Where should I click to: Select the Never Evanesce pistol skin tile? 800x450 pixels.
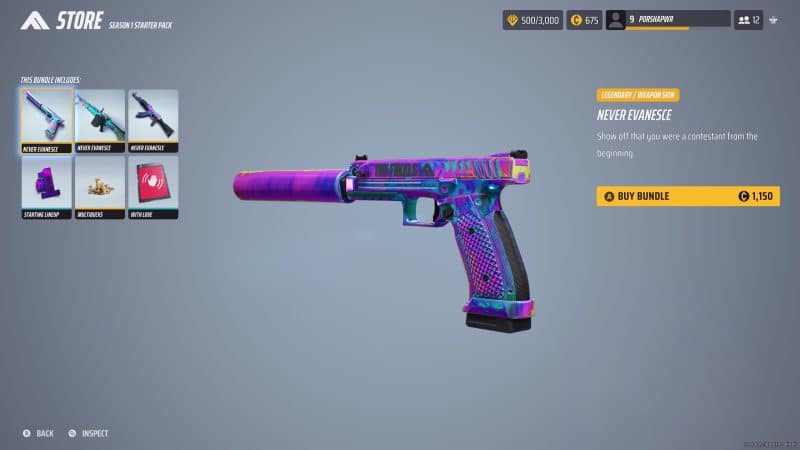(x=46, y=120)
